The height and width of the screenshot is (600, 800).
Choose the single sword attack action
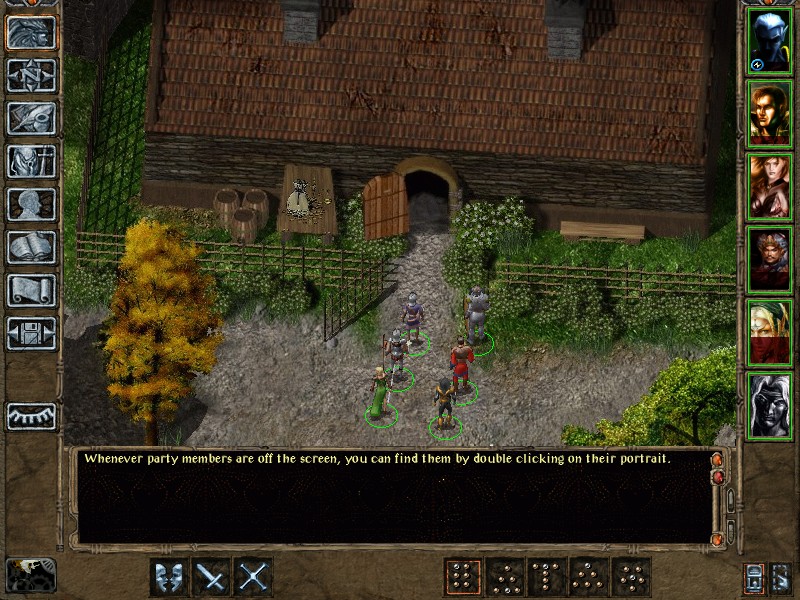coord(211,577)
